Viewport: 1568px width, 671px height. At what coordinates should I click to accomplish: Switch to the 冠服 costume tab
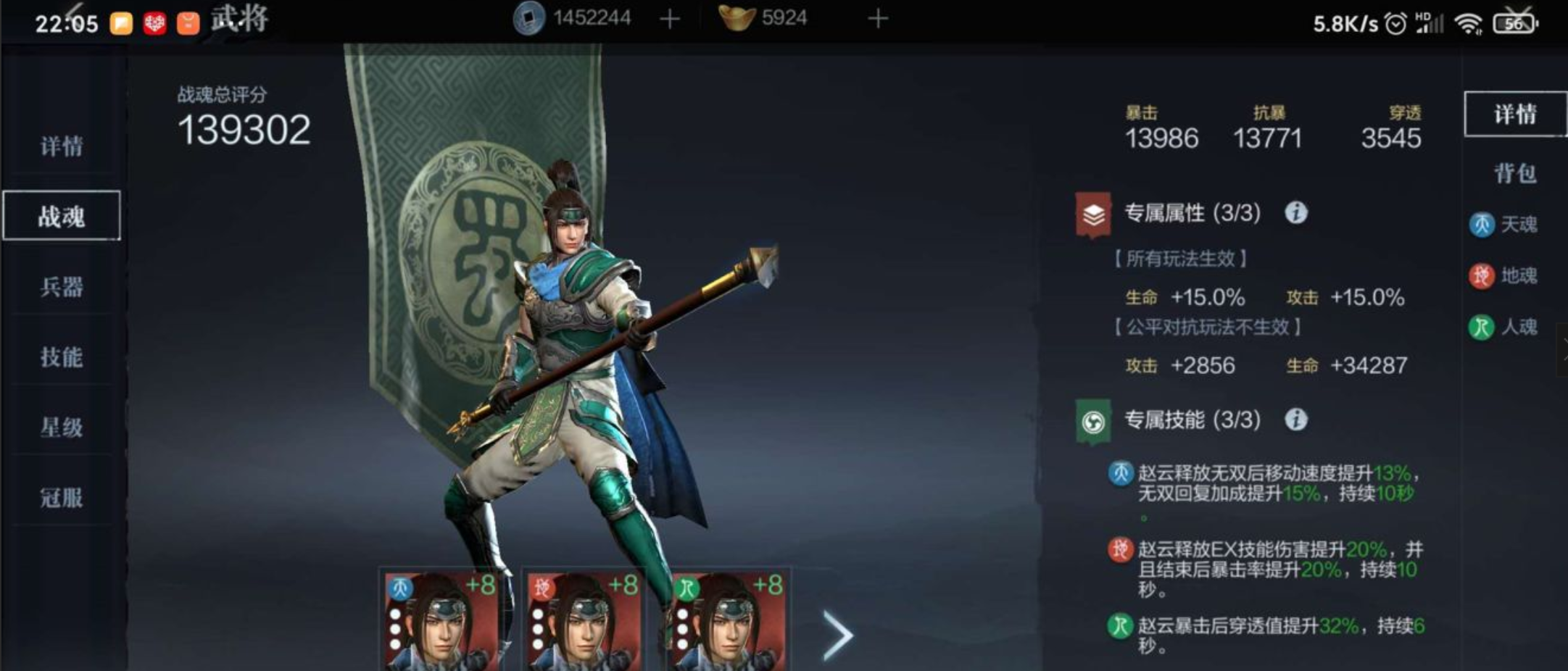coord(63,499)
